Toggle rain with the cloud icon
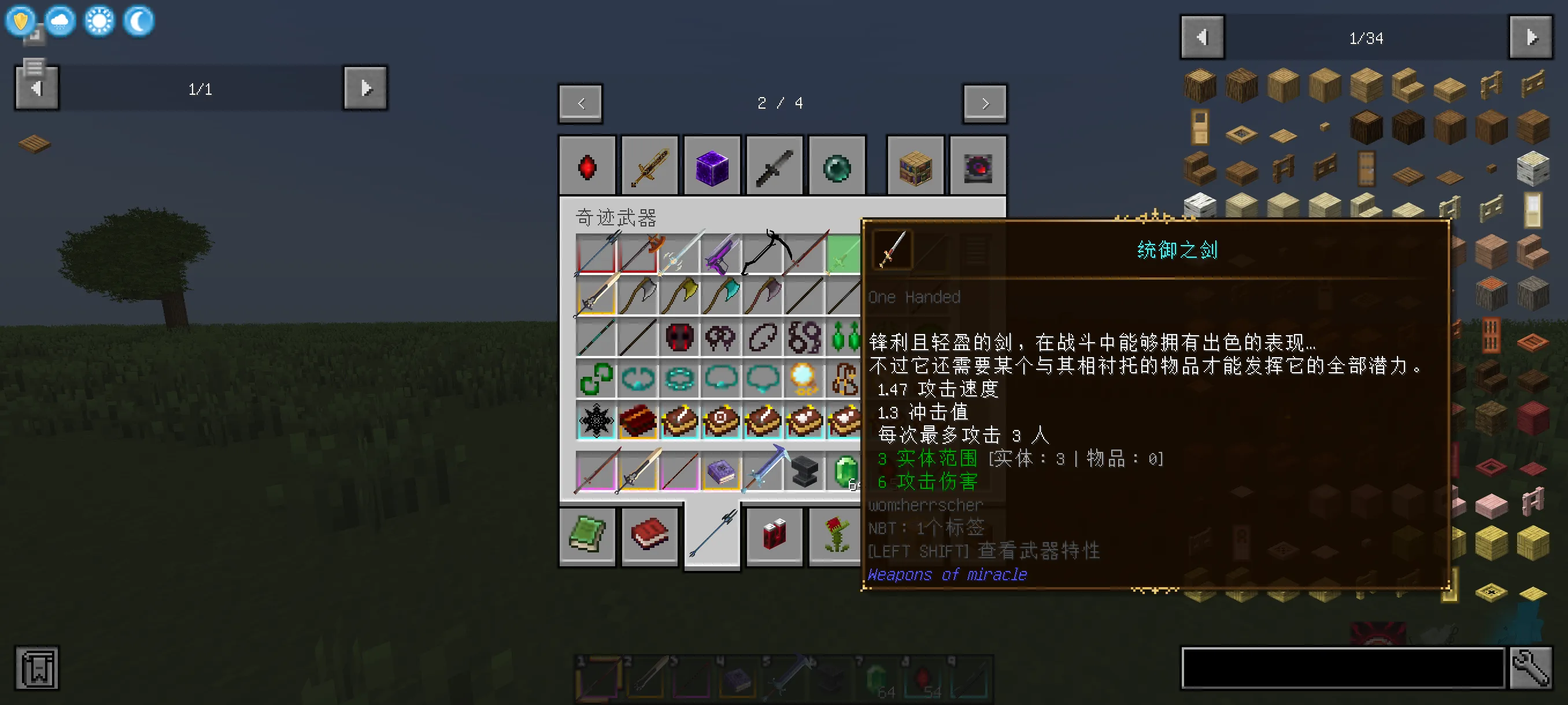Viewport: 1568px width, 705px height. coord(58,21)
